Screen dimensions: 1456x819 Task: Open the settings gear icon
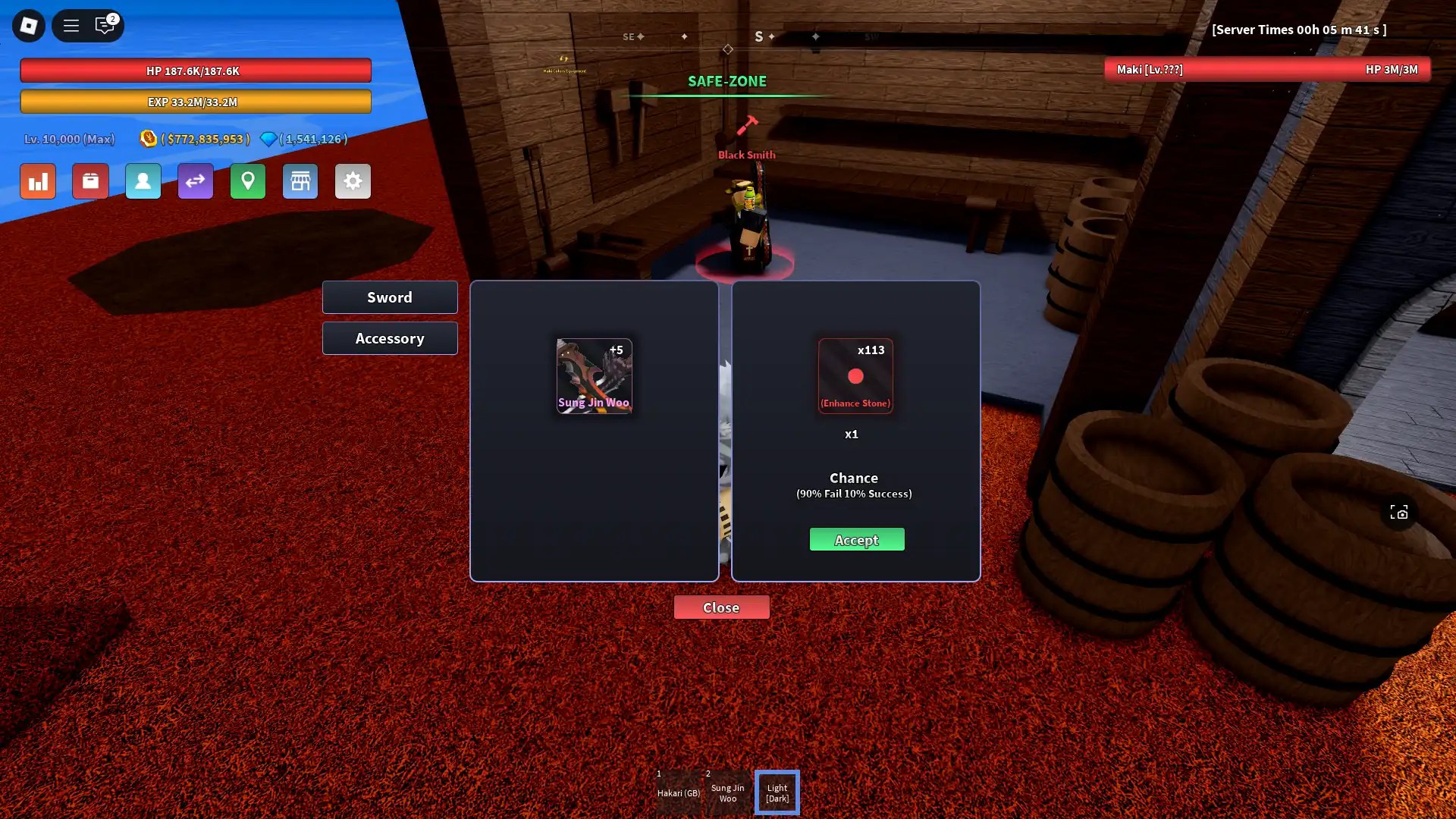click(x=353, y=181)
